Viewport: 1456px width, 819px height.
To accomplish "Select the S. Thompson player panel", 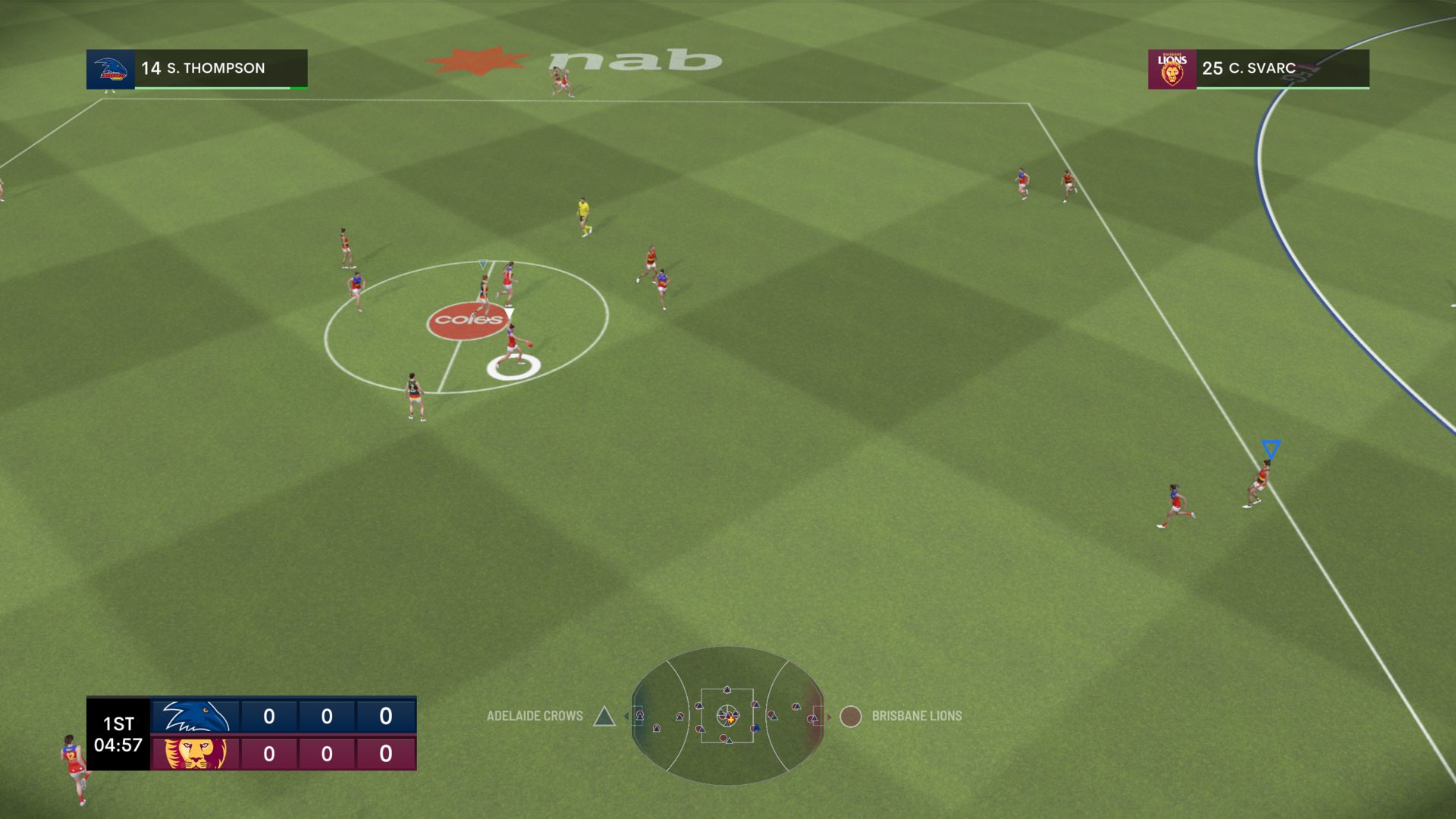I will click(197, 69).
